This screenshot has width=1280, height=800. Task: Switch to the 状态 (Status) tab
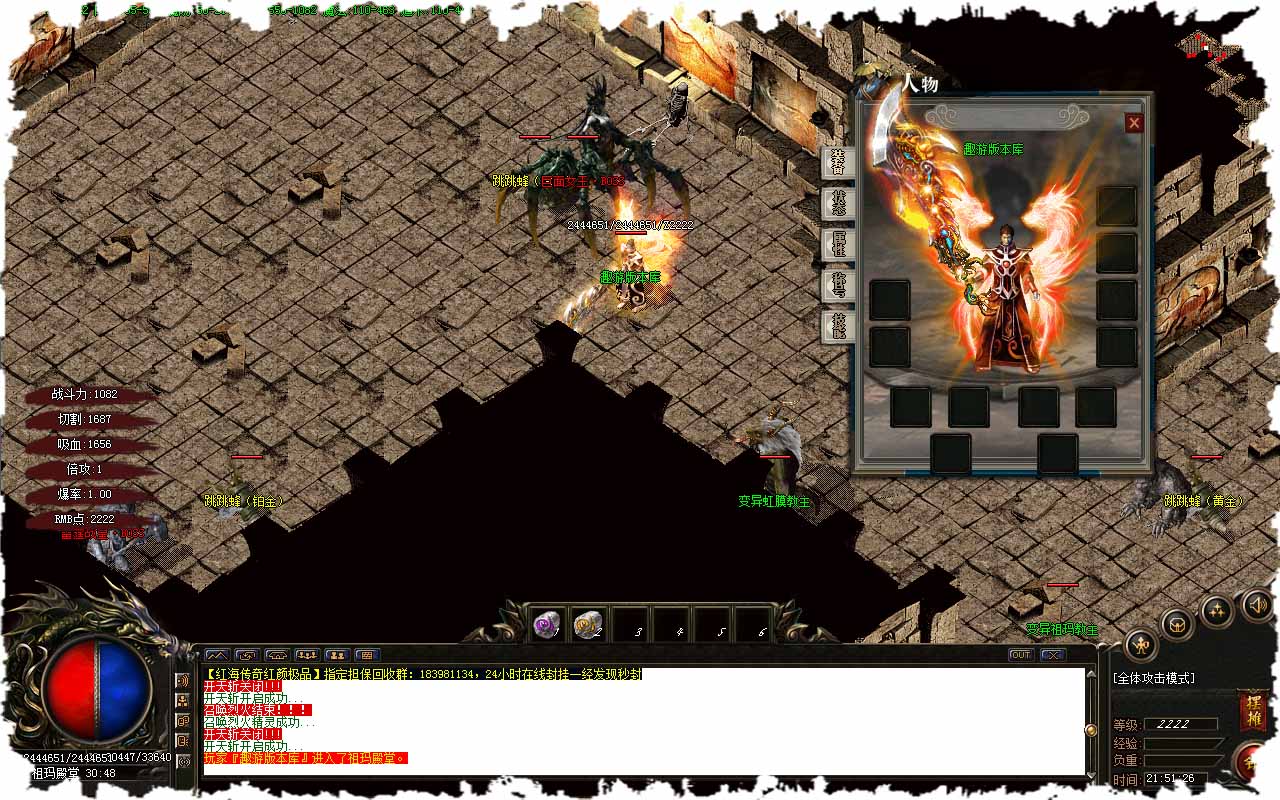tap(837, 203)
